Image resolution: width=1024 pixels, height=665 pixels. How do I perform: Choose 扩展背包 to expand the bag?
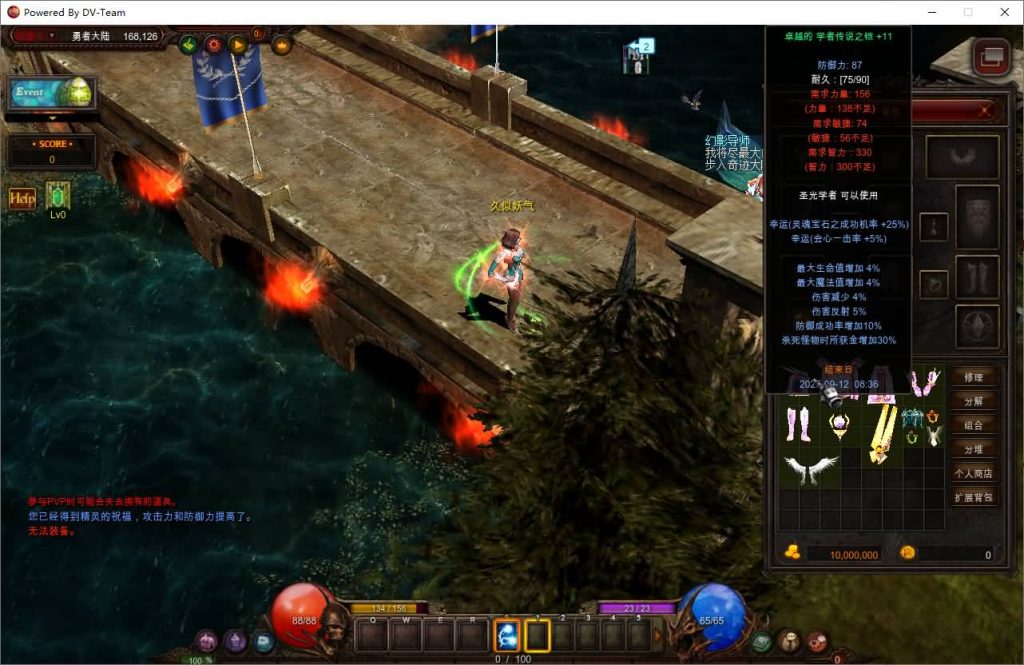point(973,497)
